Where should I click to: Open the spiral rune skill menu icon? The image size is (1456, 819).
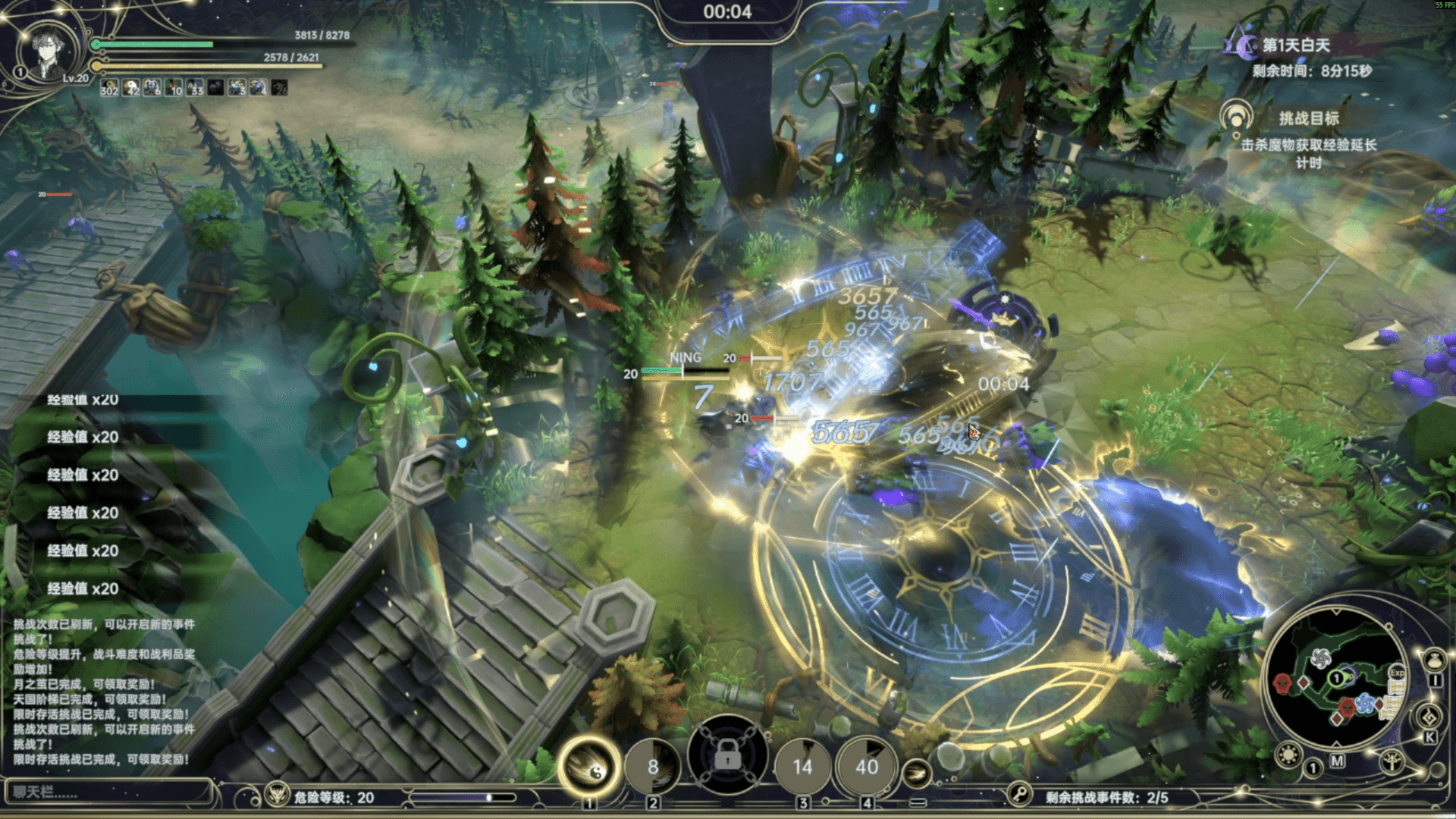pyautogui.click(x=1429, y=717)
